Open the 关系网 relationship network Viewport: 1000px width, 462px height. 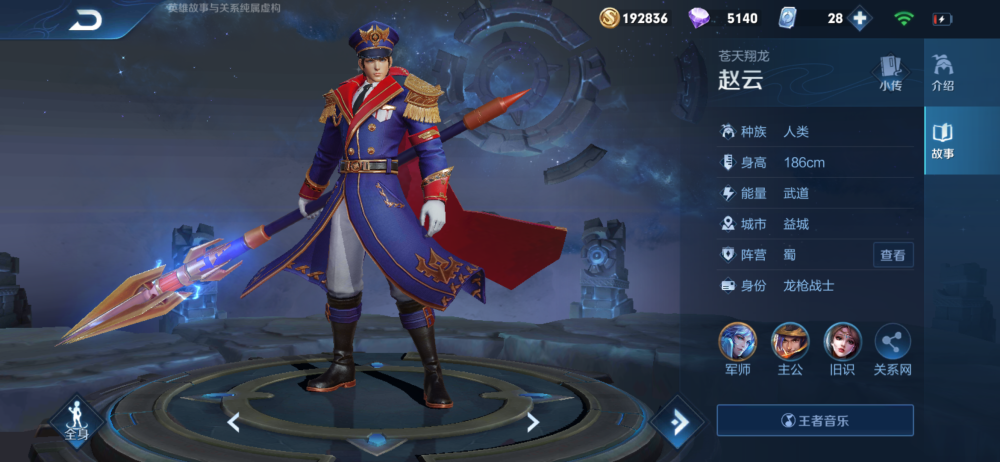coord(893,343)
